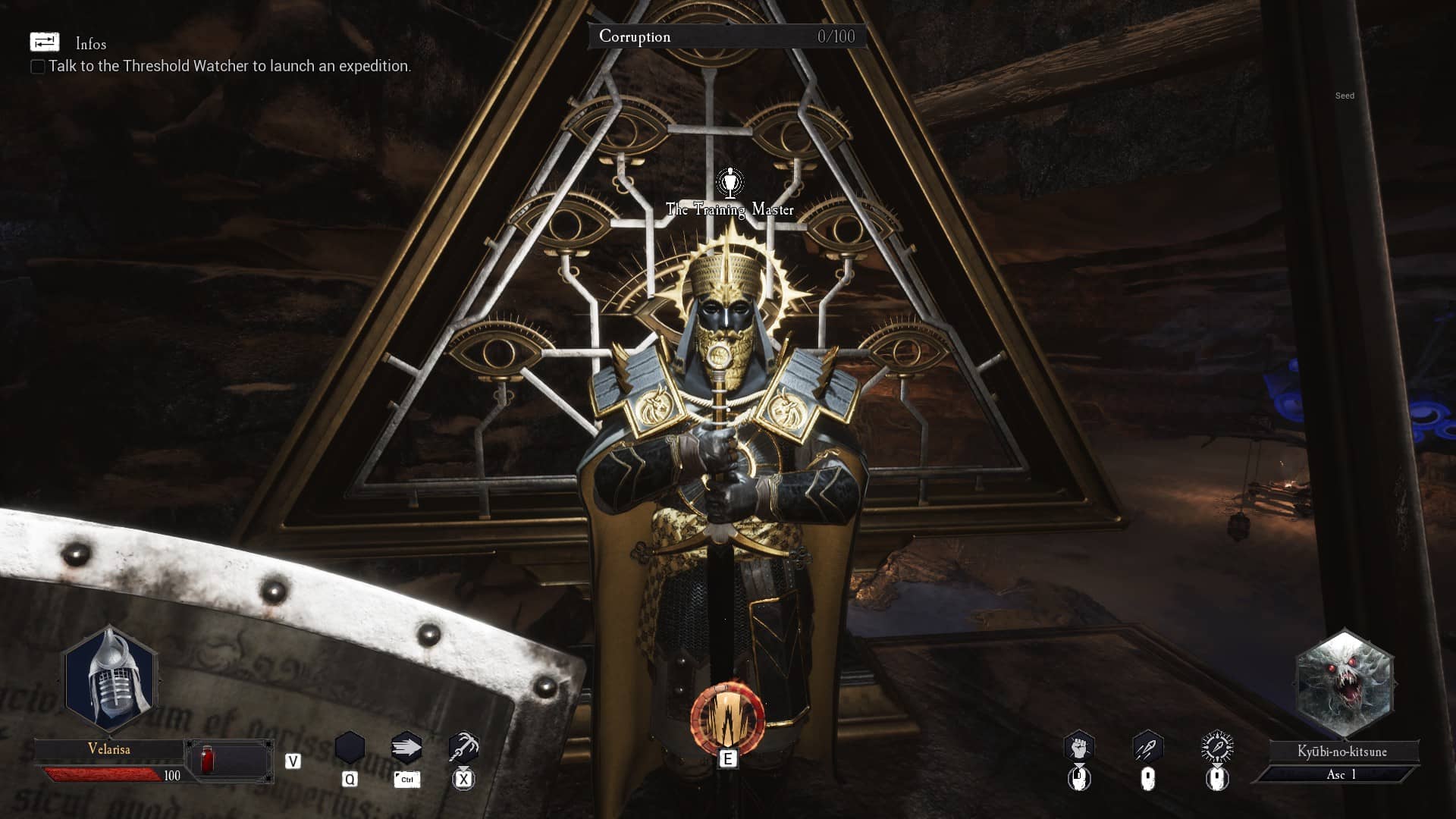1456x819 pixels.
Task: Tick the Threshold Watcher objective checkbox
Action: (x=37, y=67)
